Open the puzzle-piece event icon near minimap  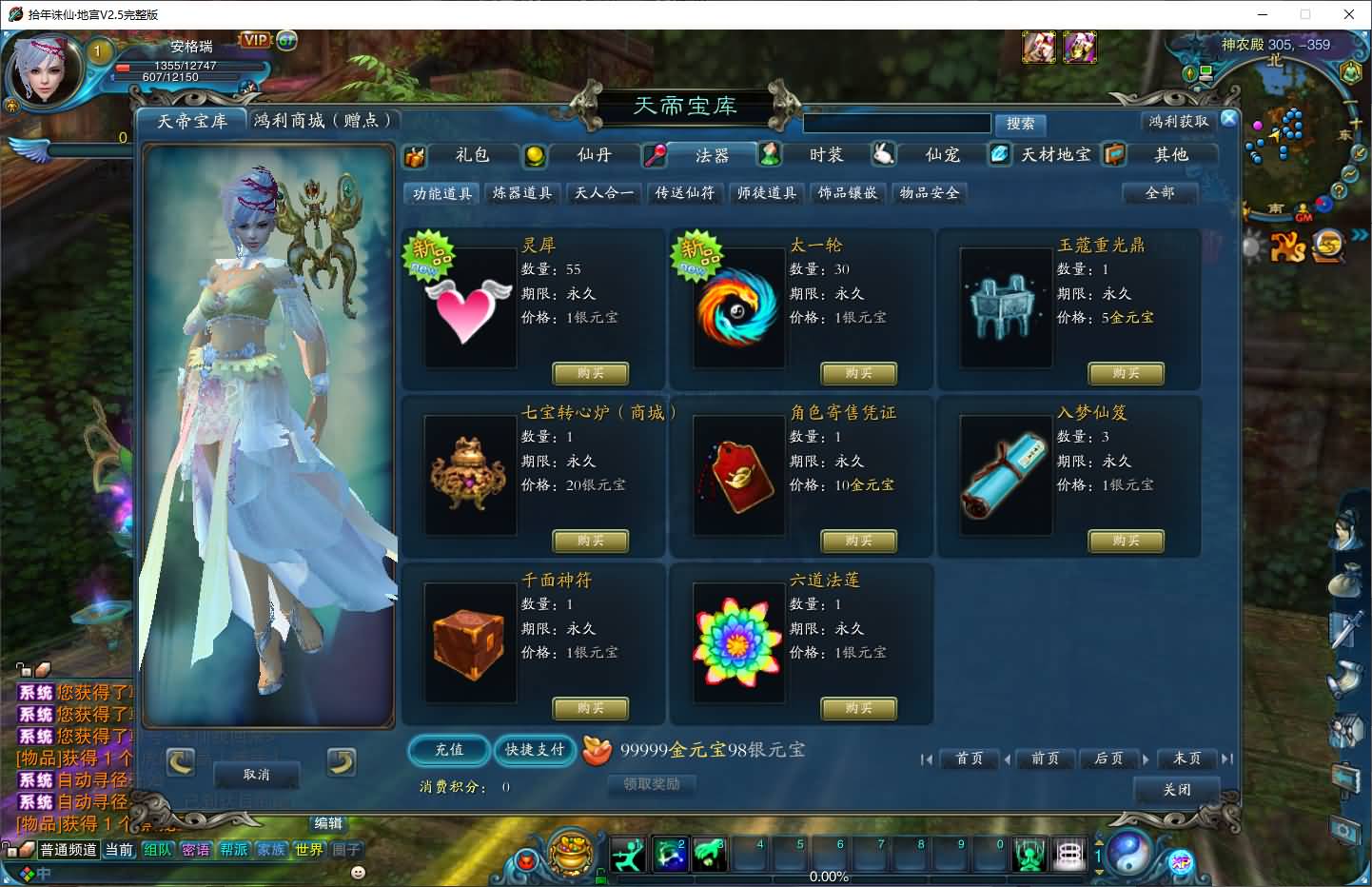[x=1285, y=246]
